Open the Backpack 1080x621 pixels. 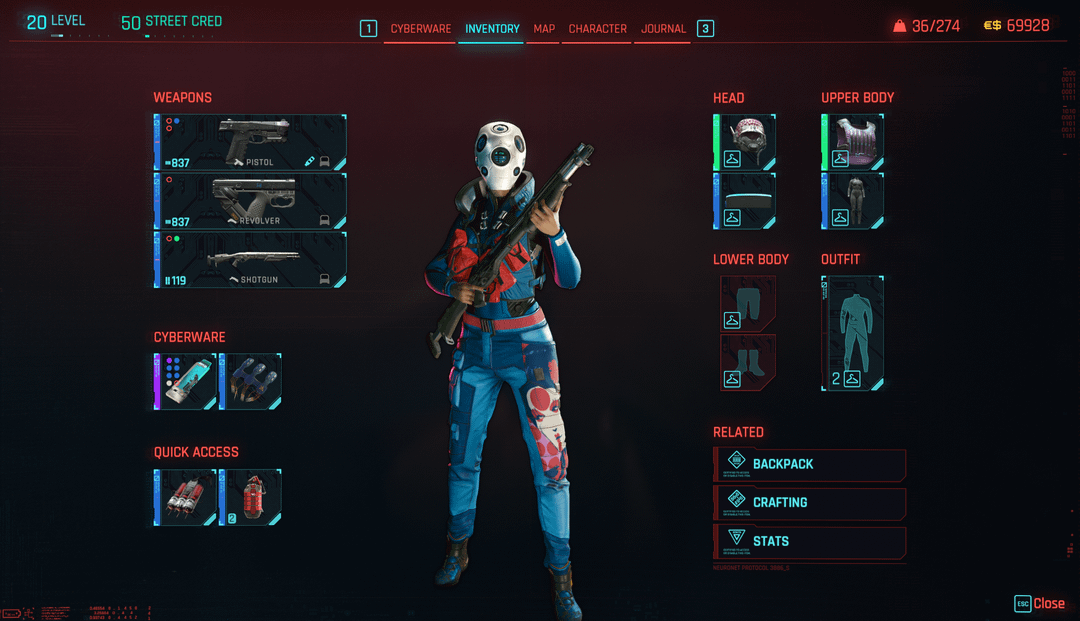click(x=810, y=465)
